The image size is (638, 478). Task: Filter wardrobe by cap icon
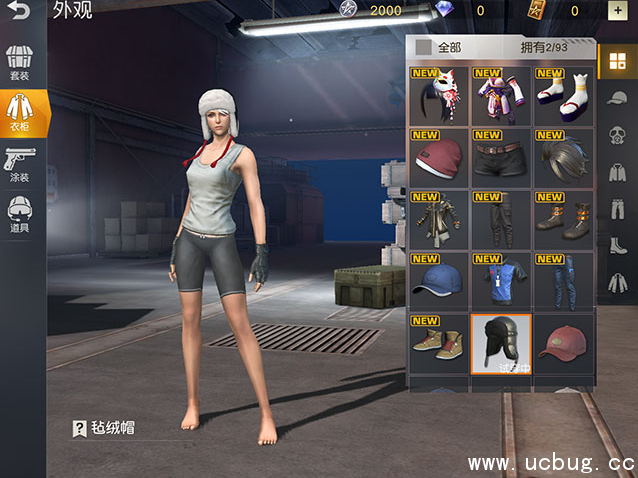pyautogui.click(x=617, y=98)
